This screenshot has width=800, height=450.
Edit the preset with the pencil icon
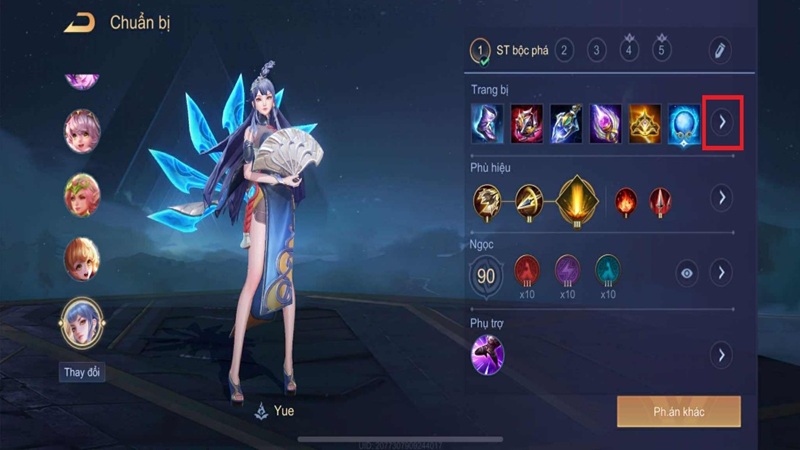click(x=720, y=49)
